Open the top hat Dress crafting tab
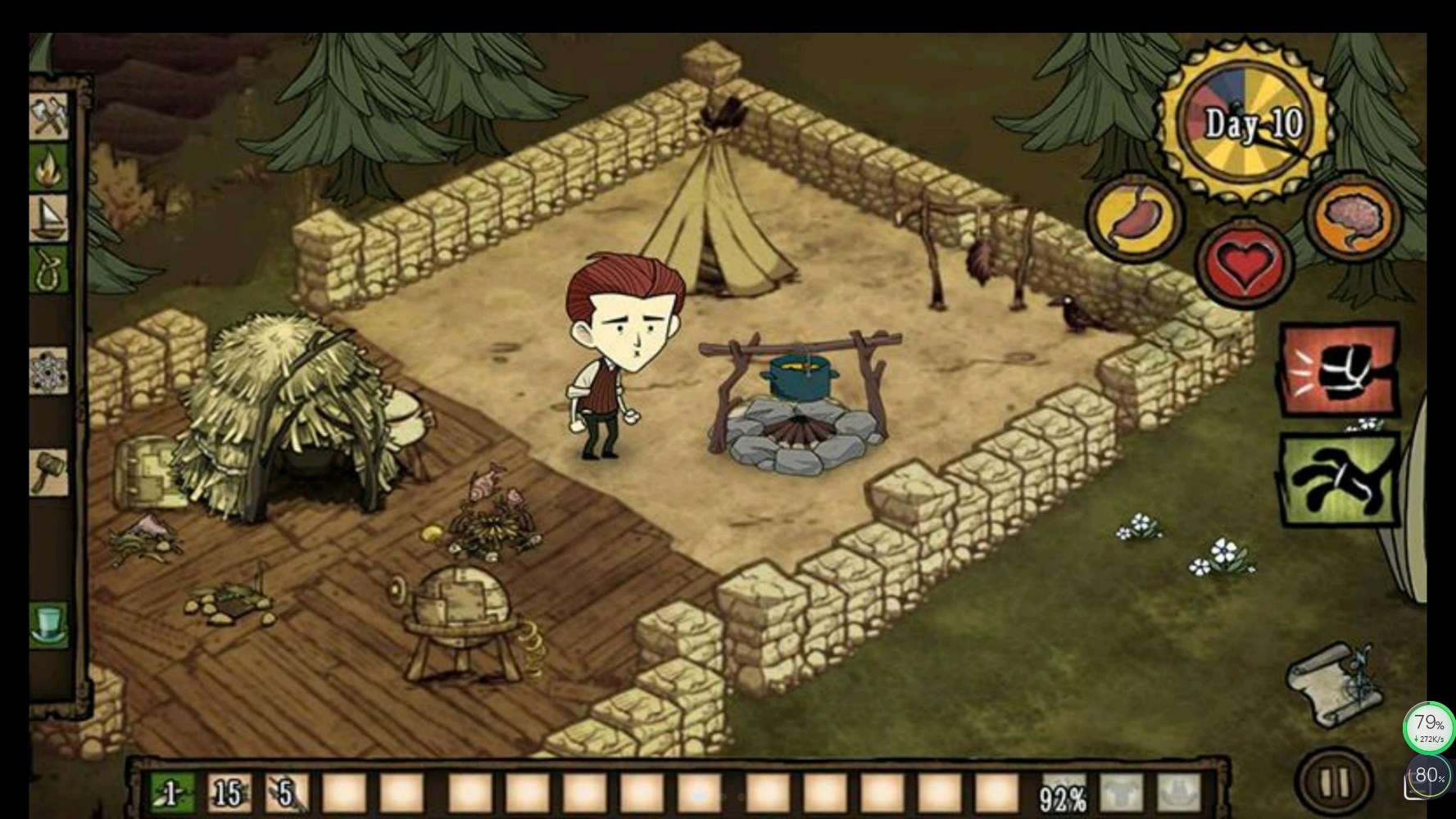Image resolution: width=1456 pixels, height=819 pixels. [x=49, y=624]
